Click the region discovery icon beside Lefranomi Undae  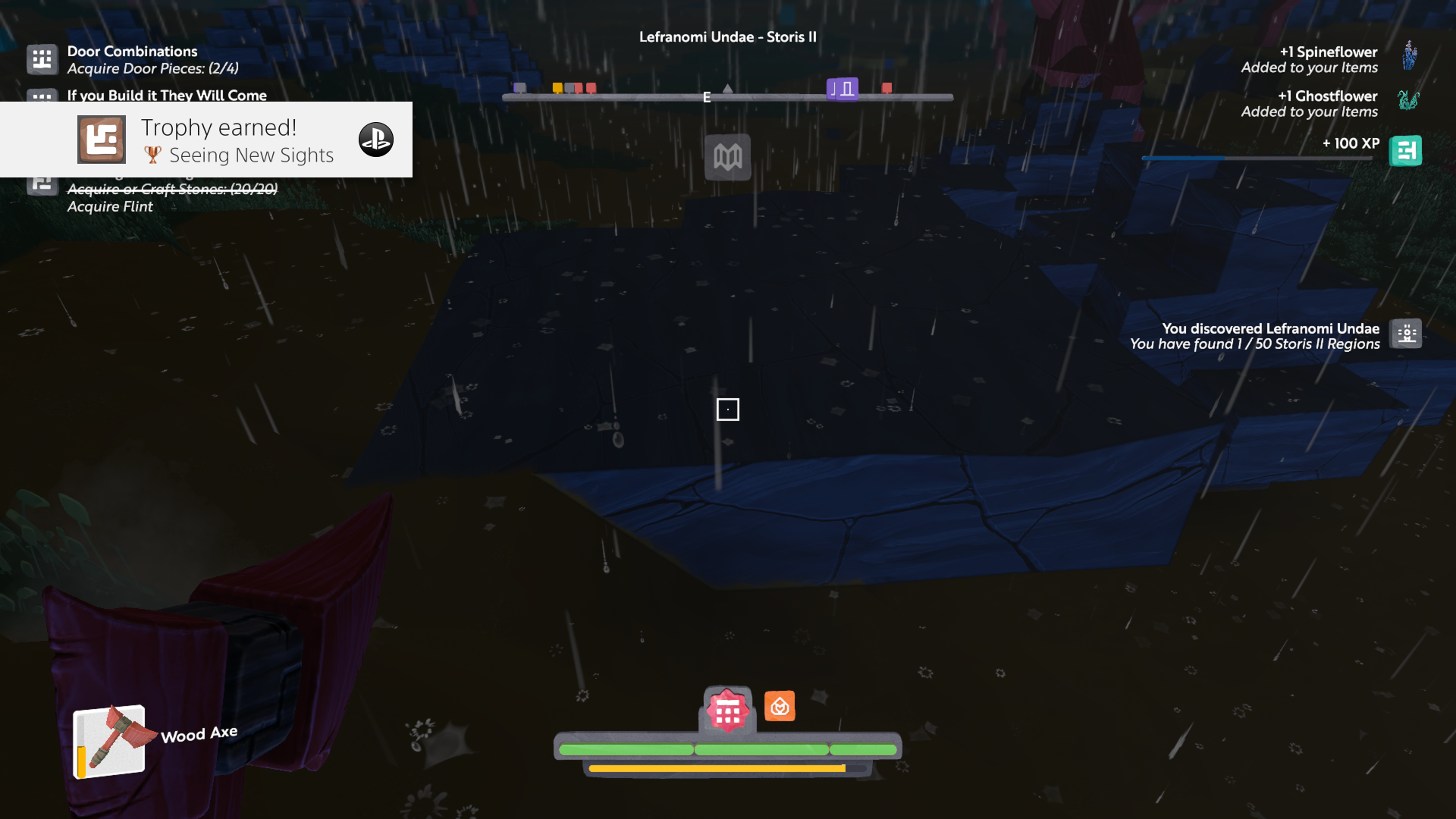coord(1407,334)
